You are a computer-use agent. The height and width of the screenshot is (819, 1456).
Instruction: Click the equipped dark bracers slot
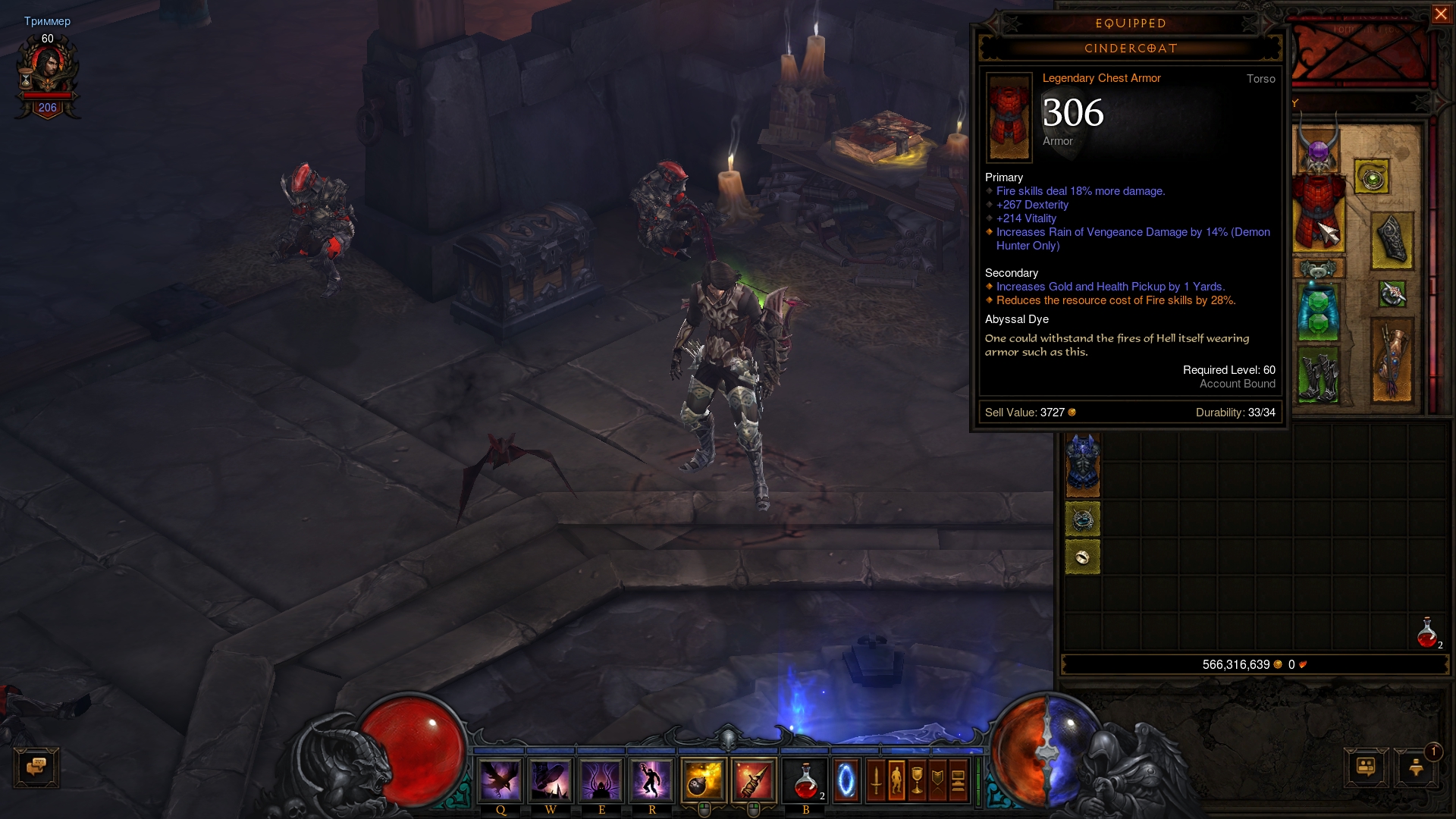tap(1392, 240)
